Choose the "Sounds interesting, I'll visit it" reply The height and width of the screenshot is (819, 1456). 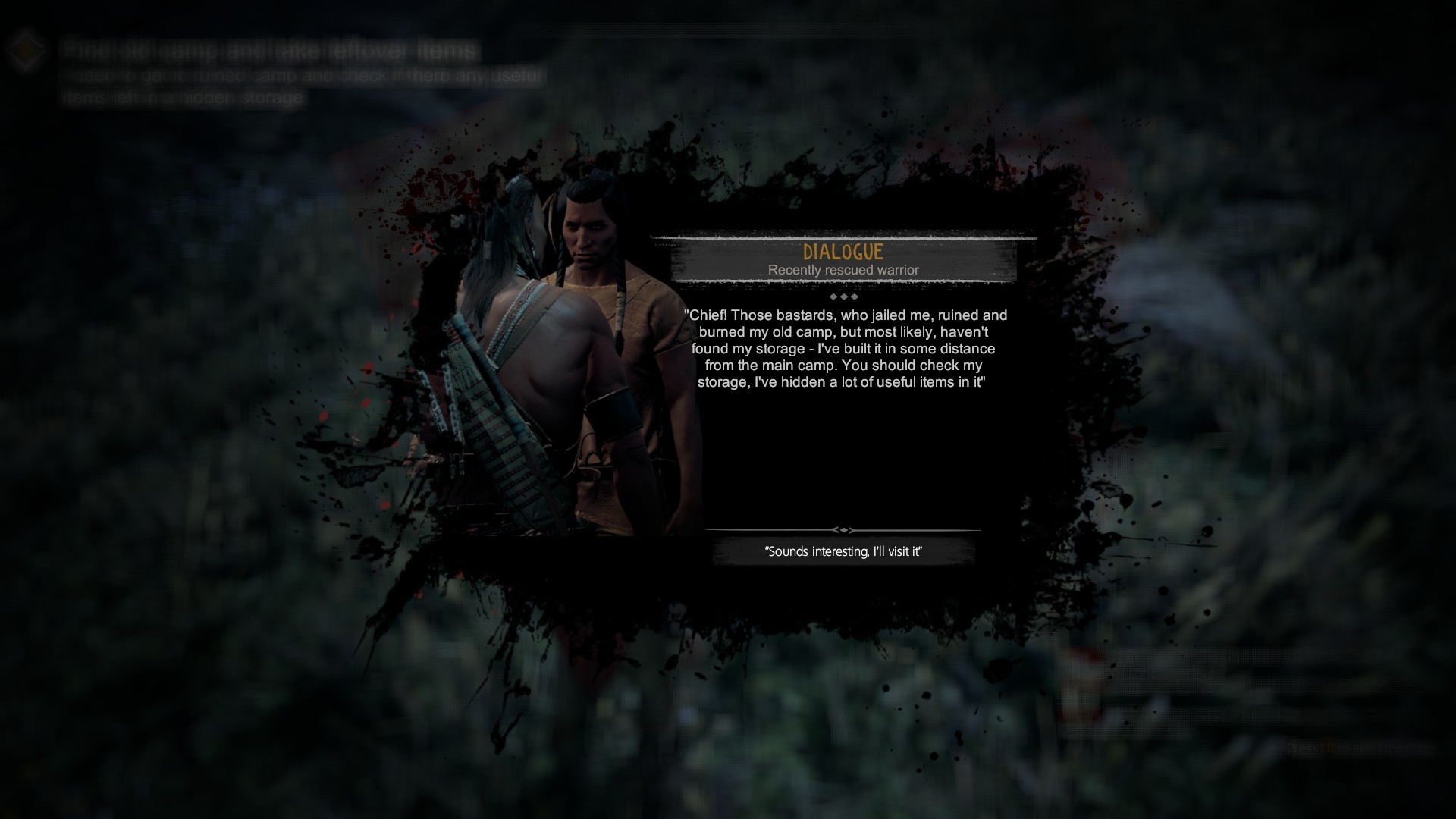[843, 551]
